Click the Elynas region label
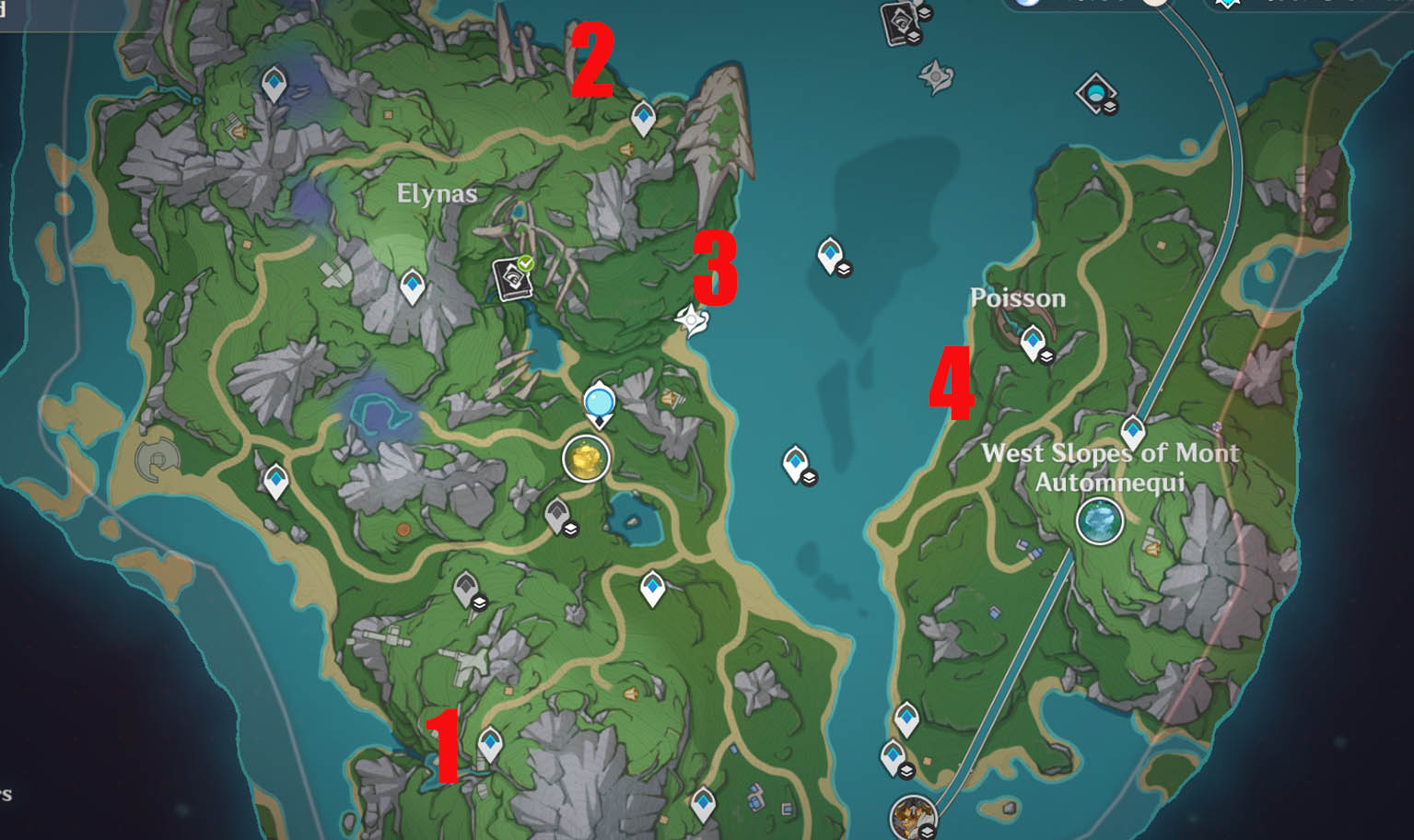The image size is (1414, 840). click(x=437, y=194)
